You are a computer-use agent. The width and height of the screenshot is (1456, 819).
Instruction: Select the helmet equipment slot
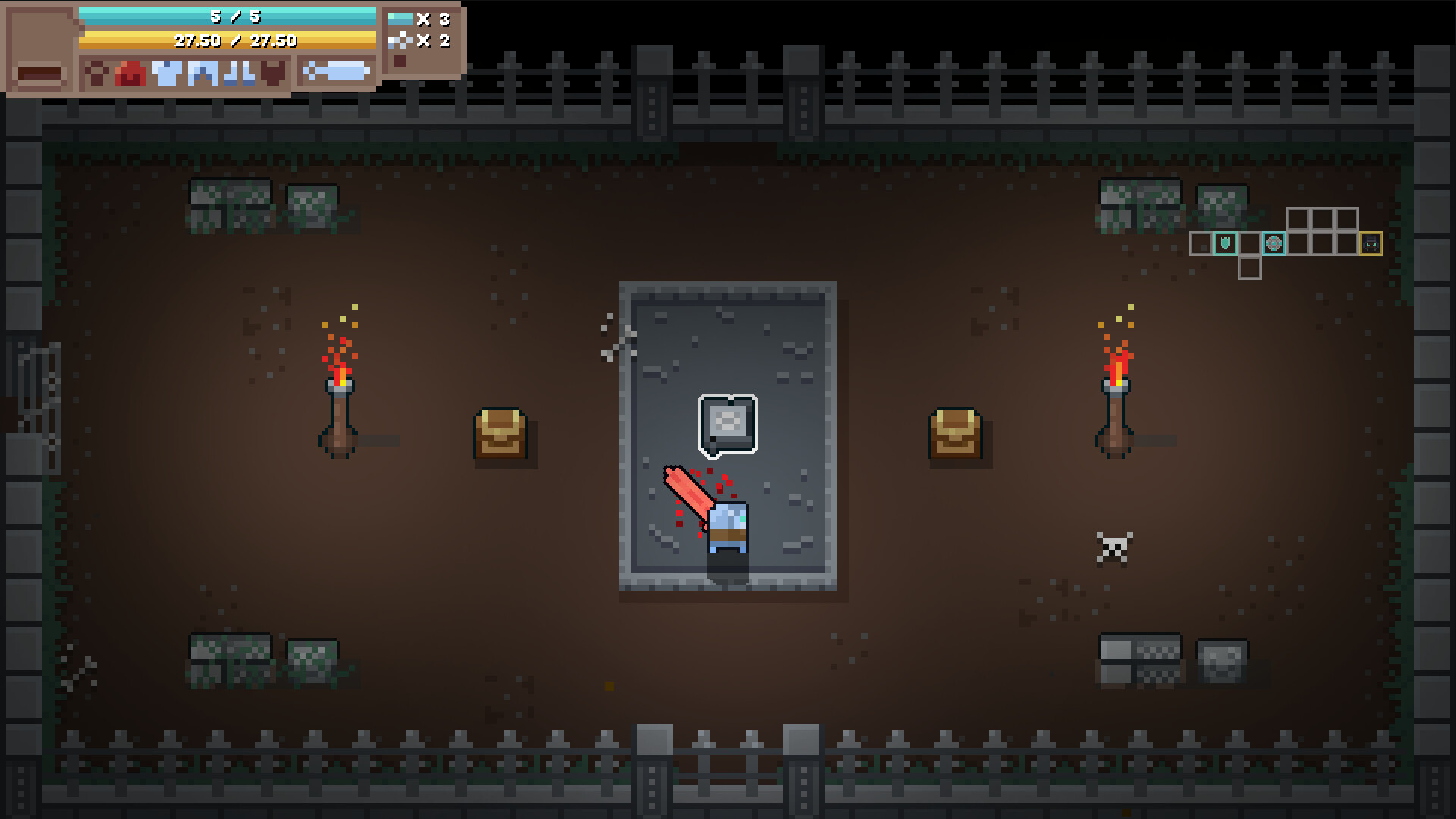click(x=96, y=74)
